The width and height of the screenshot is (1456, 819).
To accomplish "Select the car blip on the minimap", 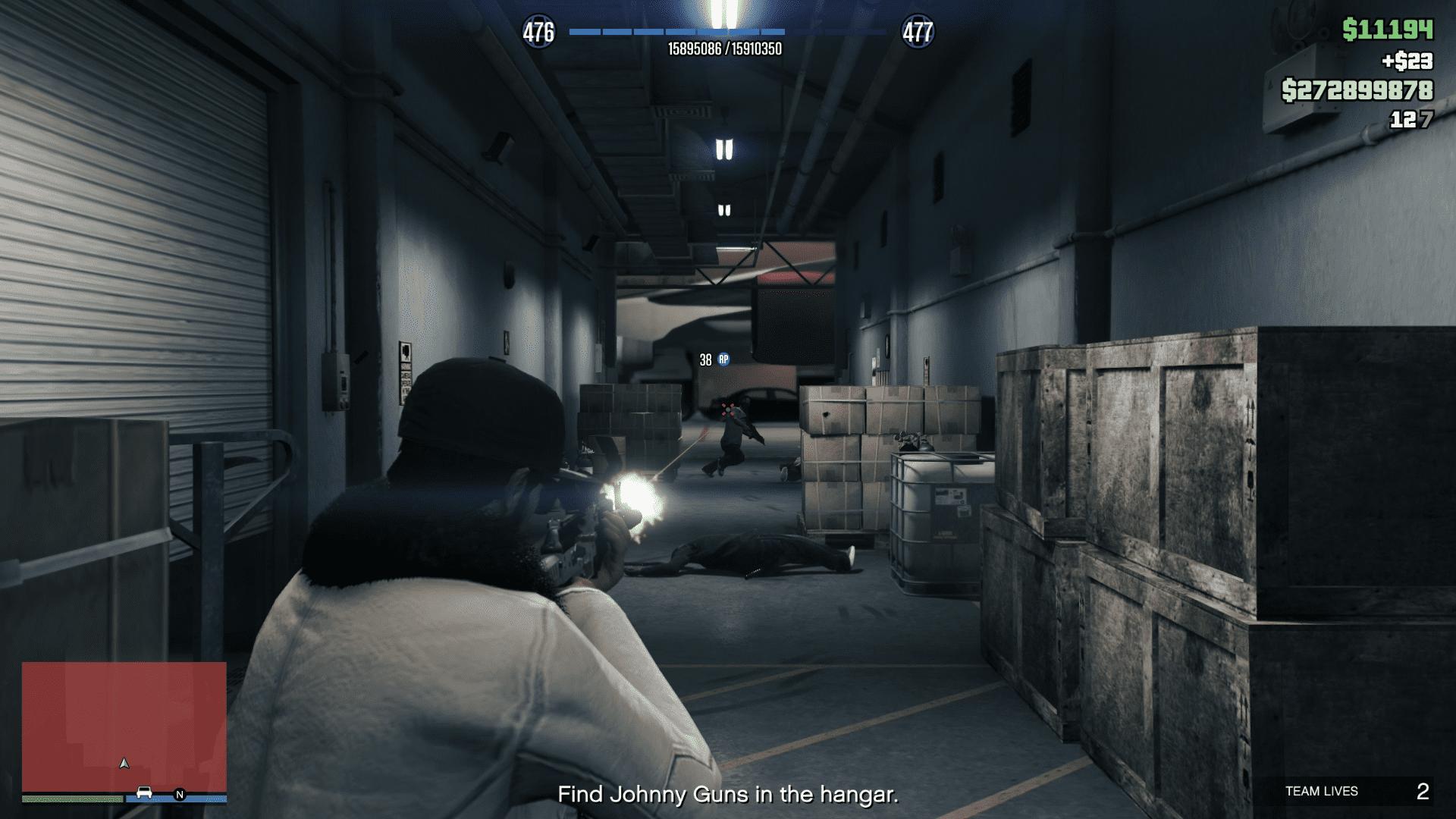I will tap(144, 793).
